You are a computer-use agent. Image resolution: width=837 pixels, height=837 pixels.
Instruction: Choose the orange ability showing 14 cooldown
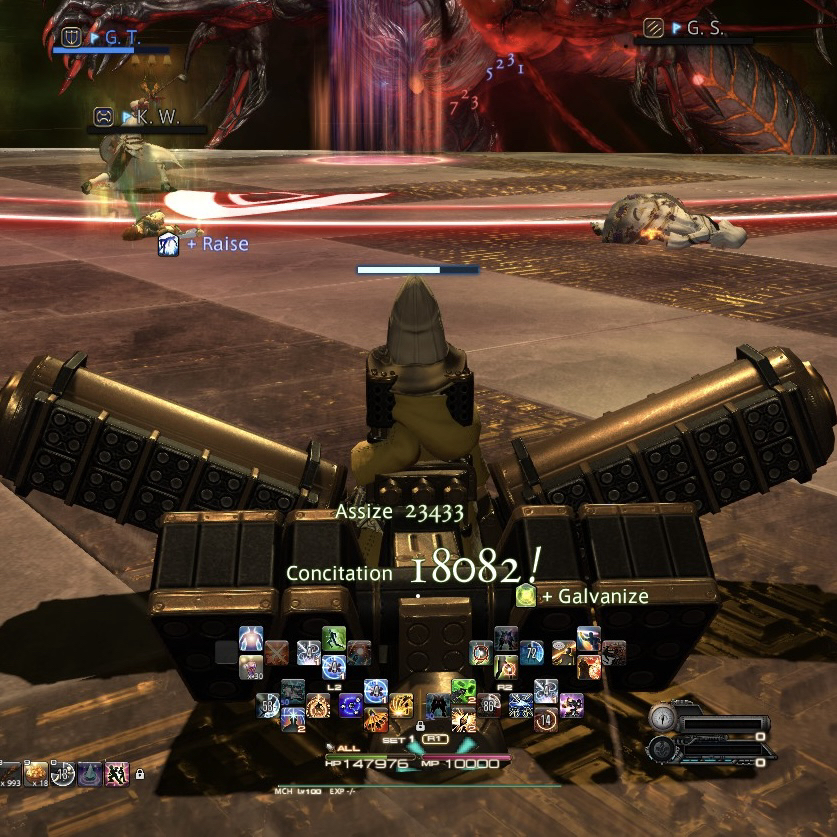[x=546, y=719]
